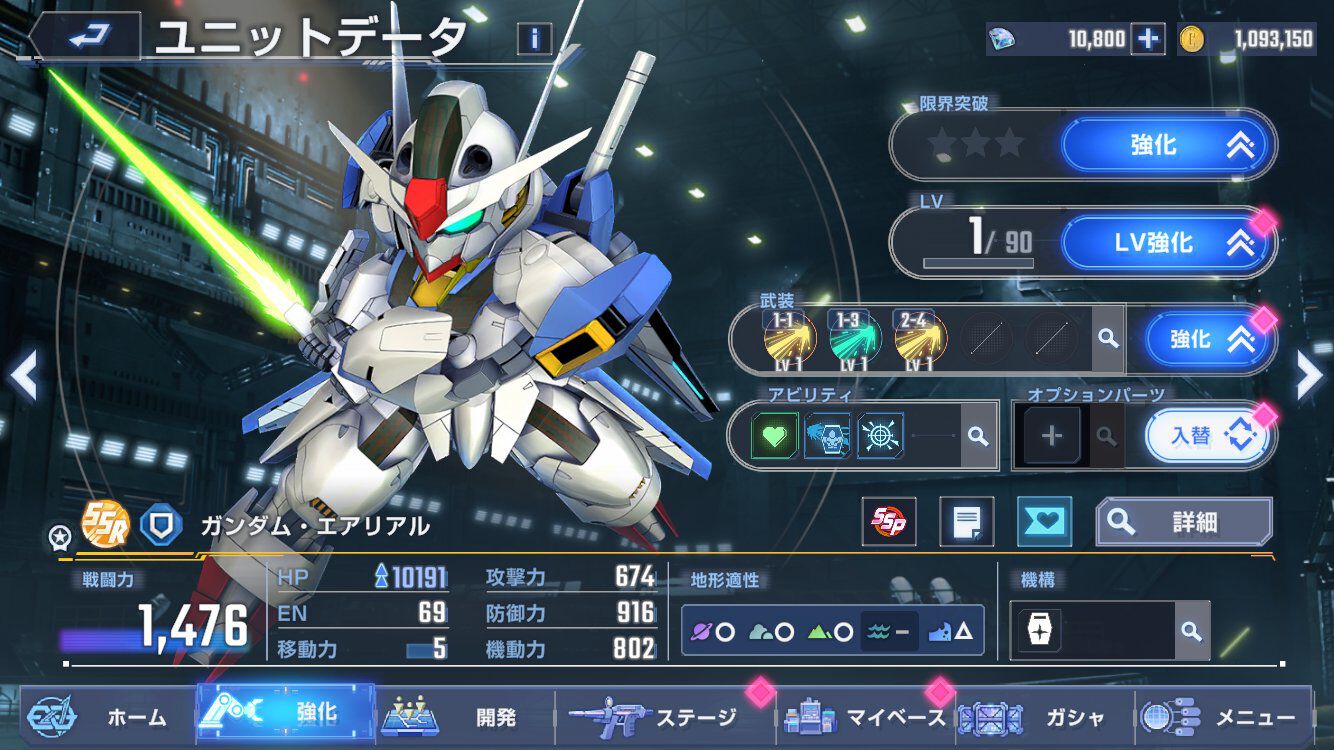Open the 武装 weapon search magnifier
Viewport: 1334px width, 750px height.
coord(1108,340)
